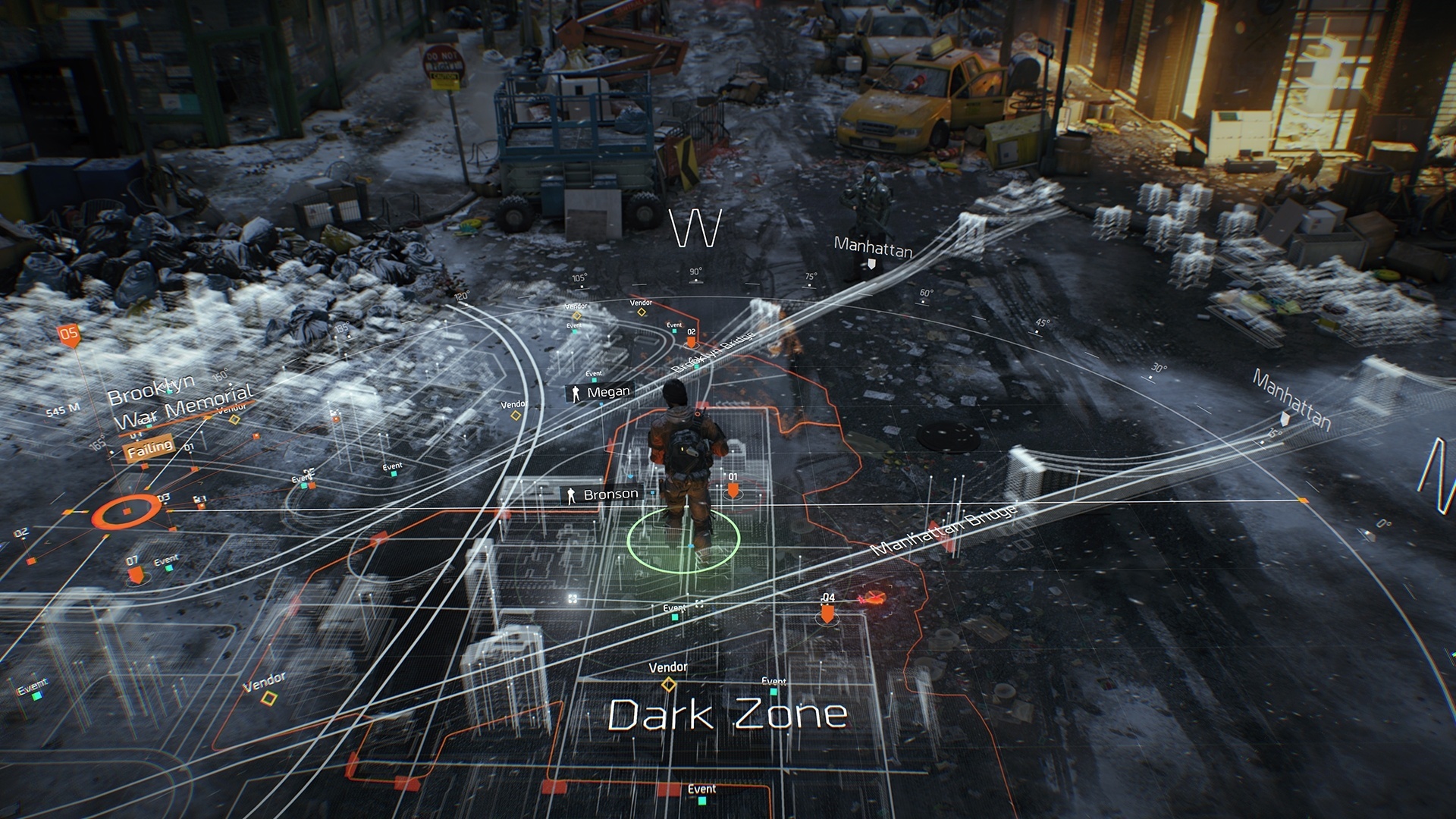Select the Manhattan shield icon near the NPC
Viewport: 1456px width, 819px height.
click(873, 262)
